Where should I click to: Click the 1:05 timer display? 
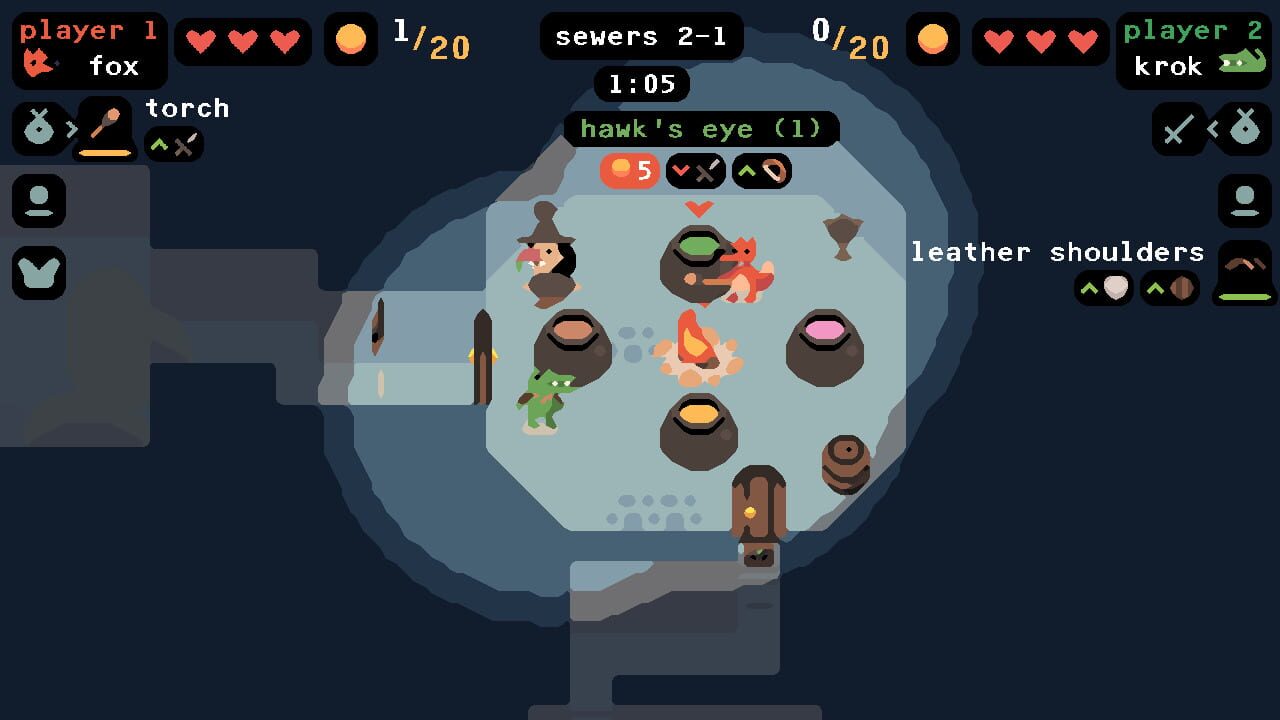point(641,84)
